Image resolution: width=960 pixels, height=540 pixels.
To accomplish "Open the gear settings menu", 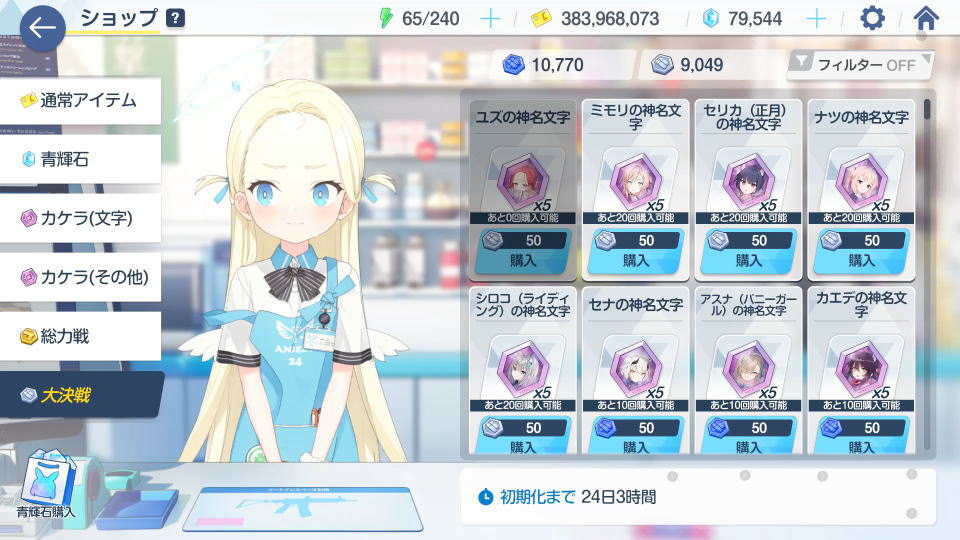I will pos(873,18).
